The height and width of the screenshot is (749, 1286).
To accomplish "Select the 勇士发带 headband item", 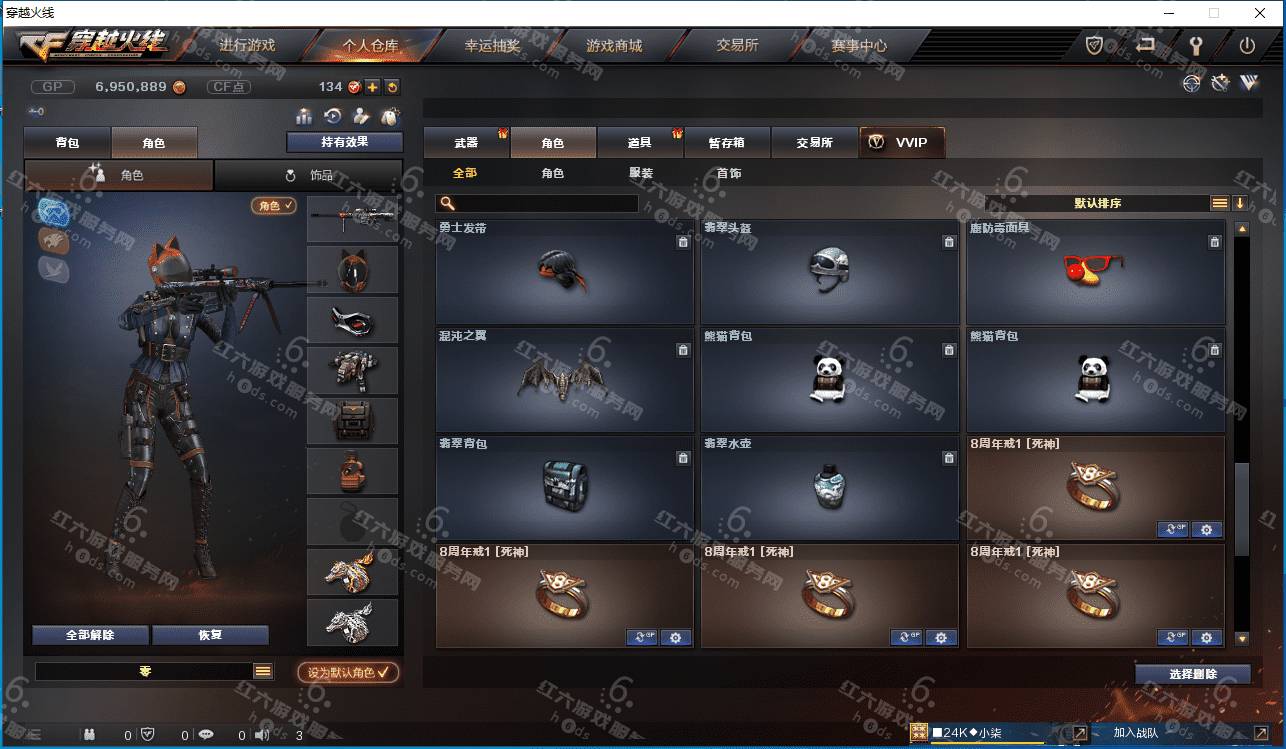I will tap(564, 271).
